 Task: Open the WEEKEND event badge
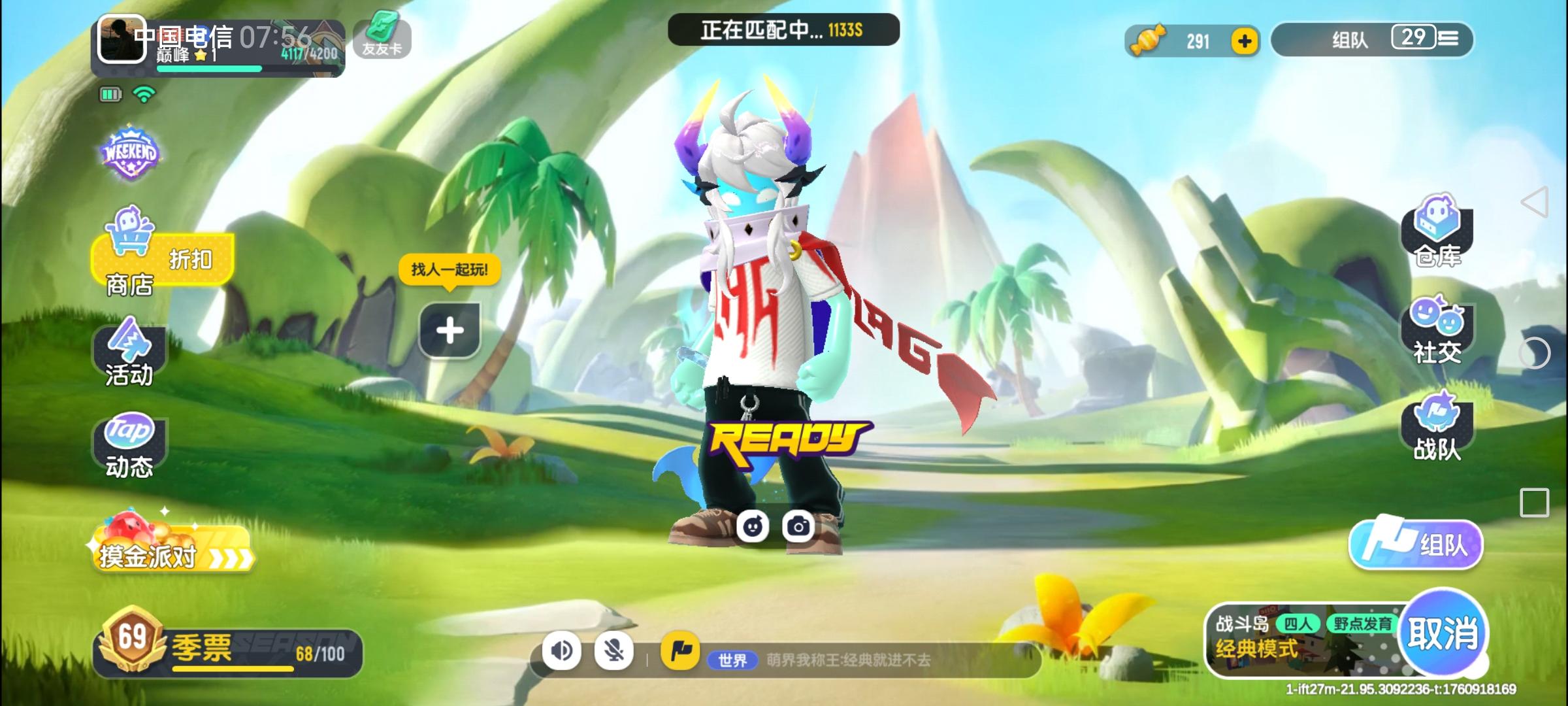(129, 154)
